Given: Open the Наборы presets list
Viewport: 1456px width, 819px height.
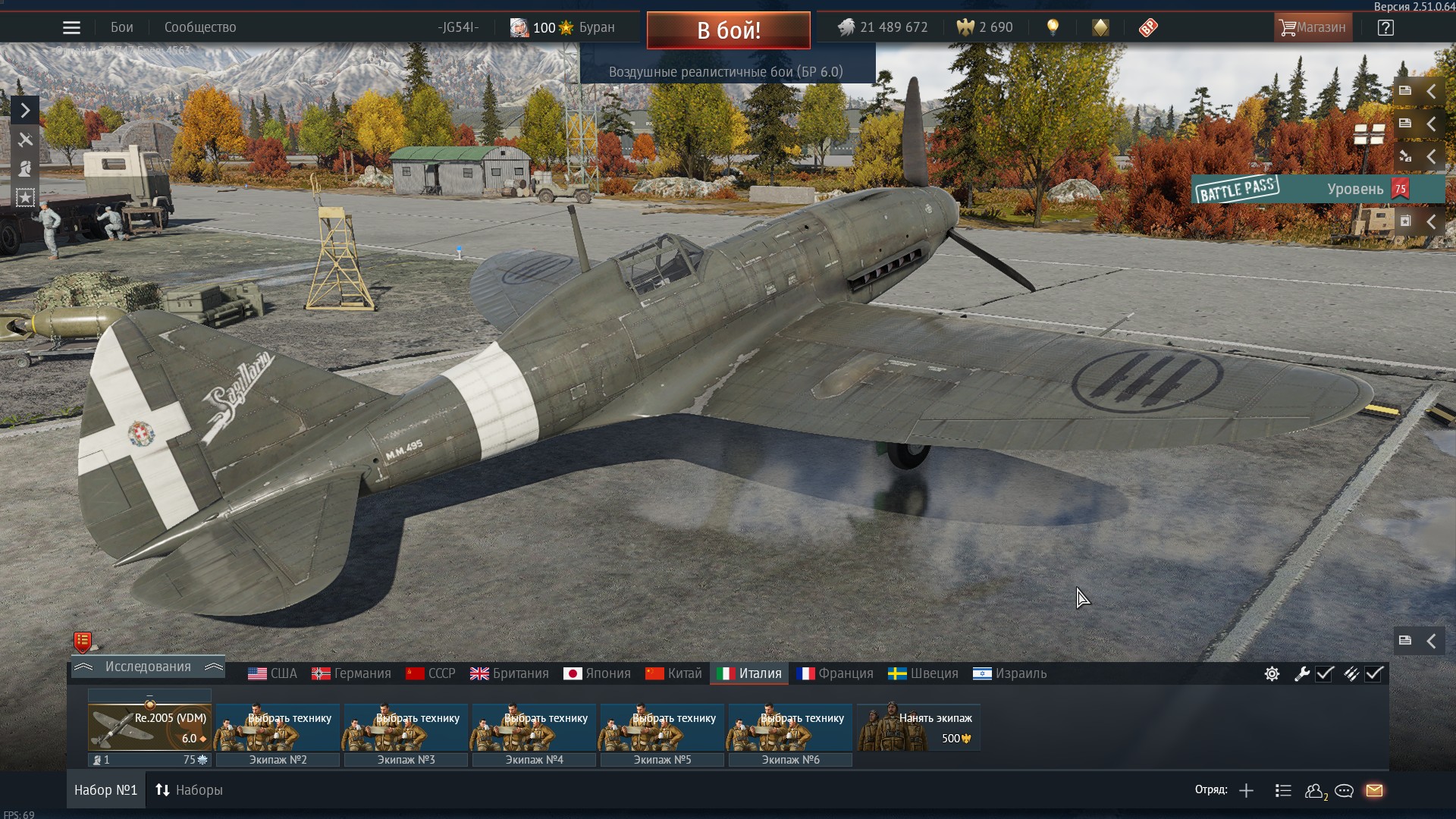Looking at the screenshot, I should point(189,790).
